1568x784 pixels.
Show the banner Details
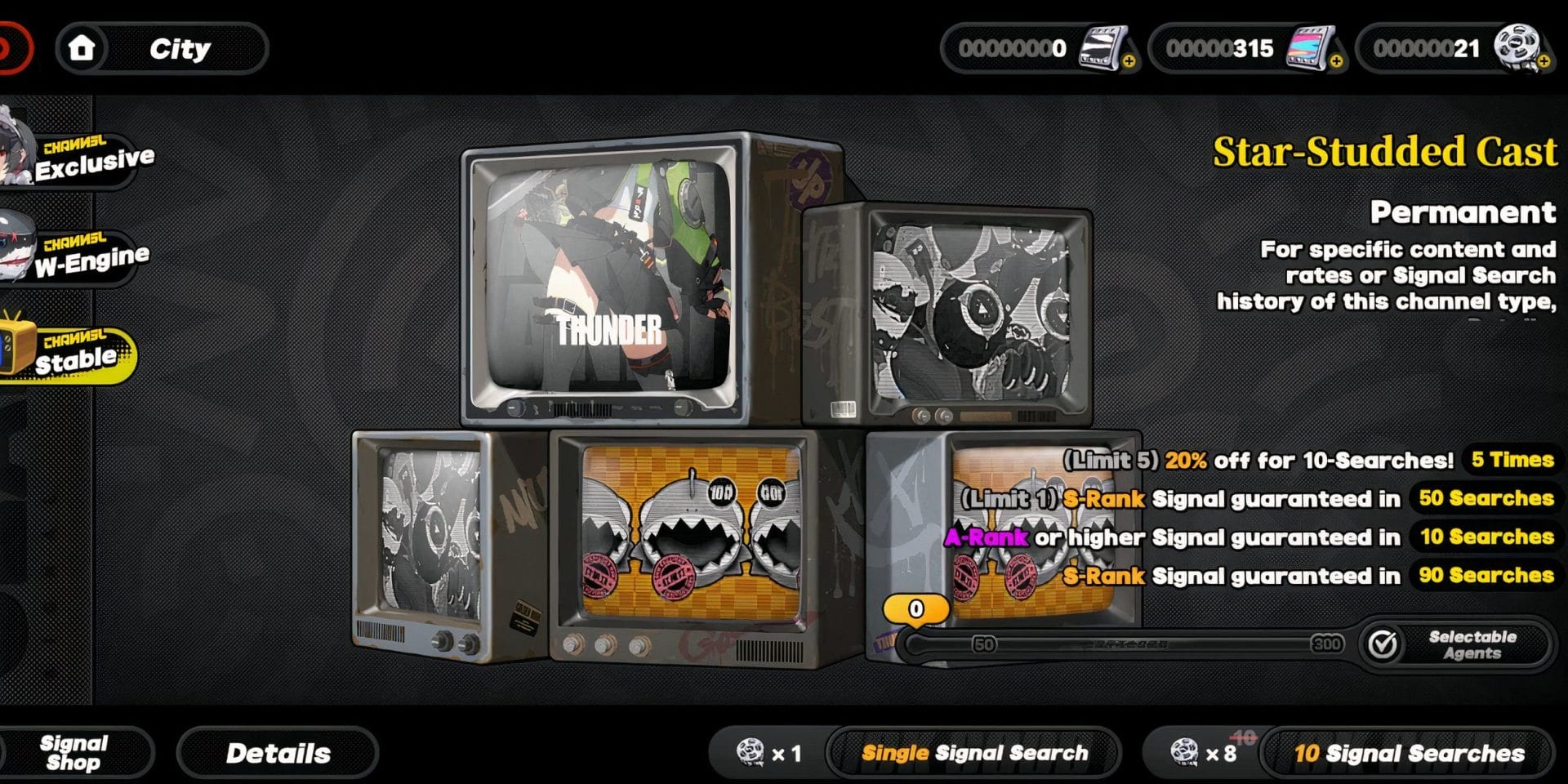click(x=278, y=753)
